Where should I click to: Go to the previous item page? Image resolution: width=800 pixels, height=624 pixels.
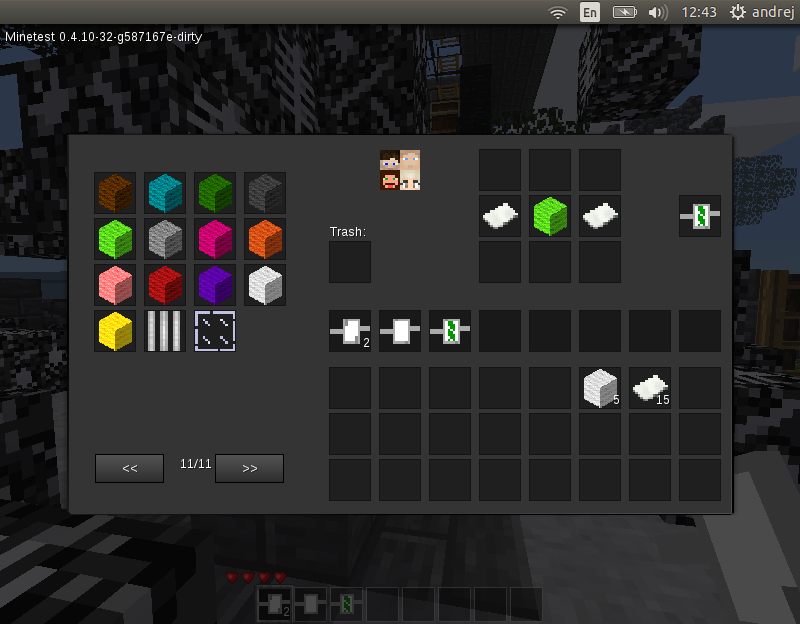pos(129,468)
